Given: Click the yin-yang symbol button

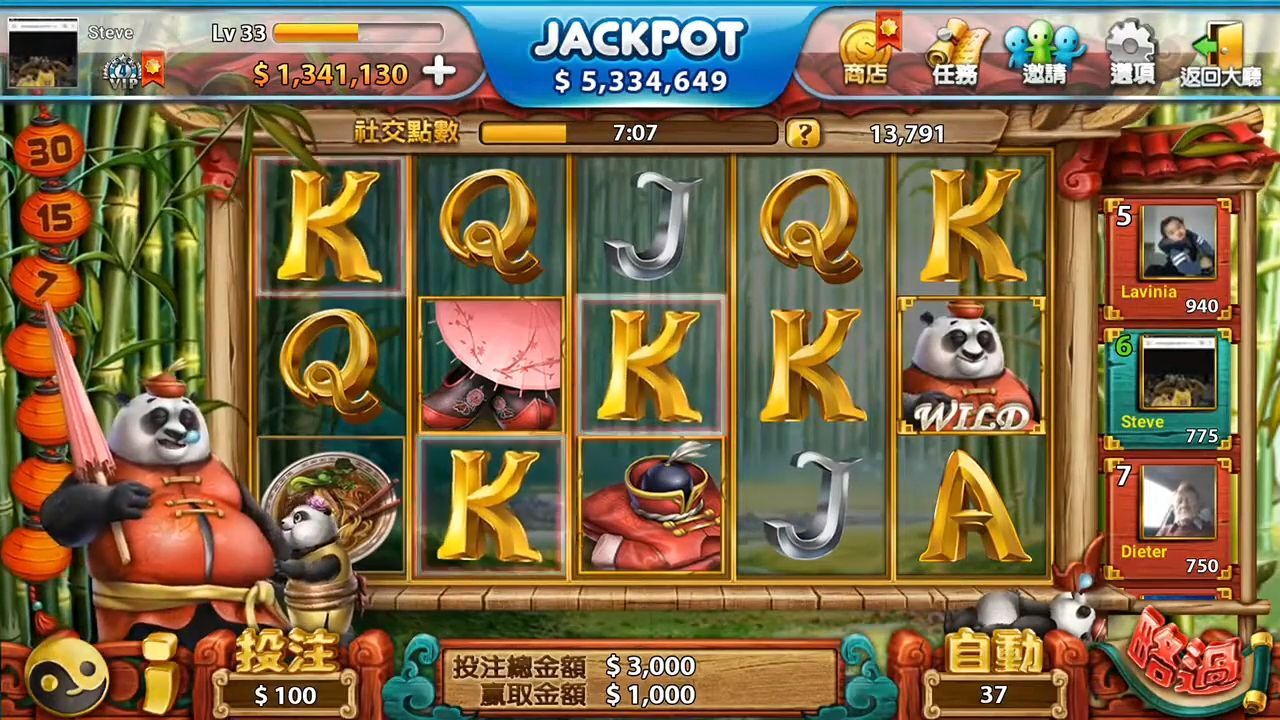Looking at the screenshot, I should [x=68, y=677].
